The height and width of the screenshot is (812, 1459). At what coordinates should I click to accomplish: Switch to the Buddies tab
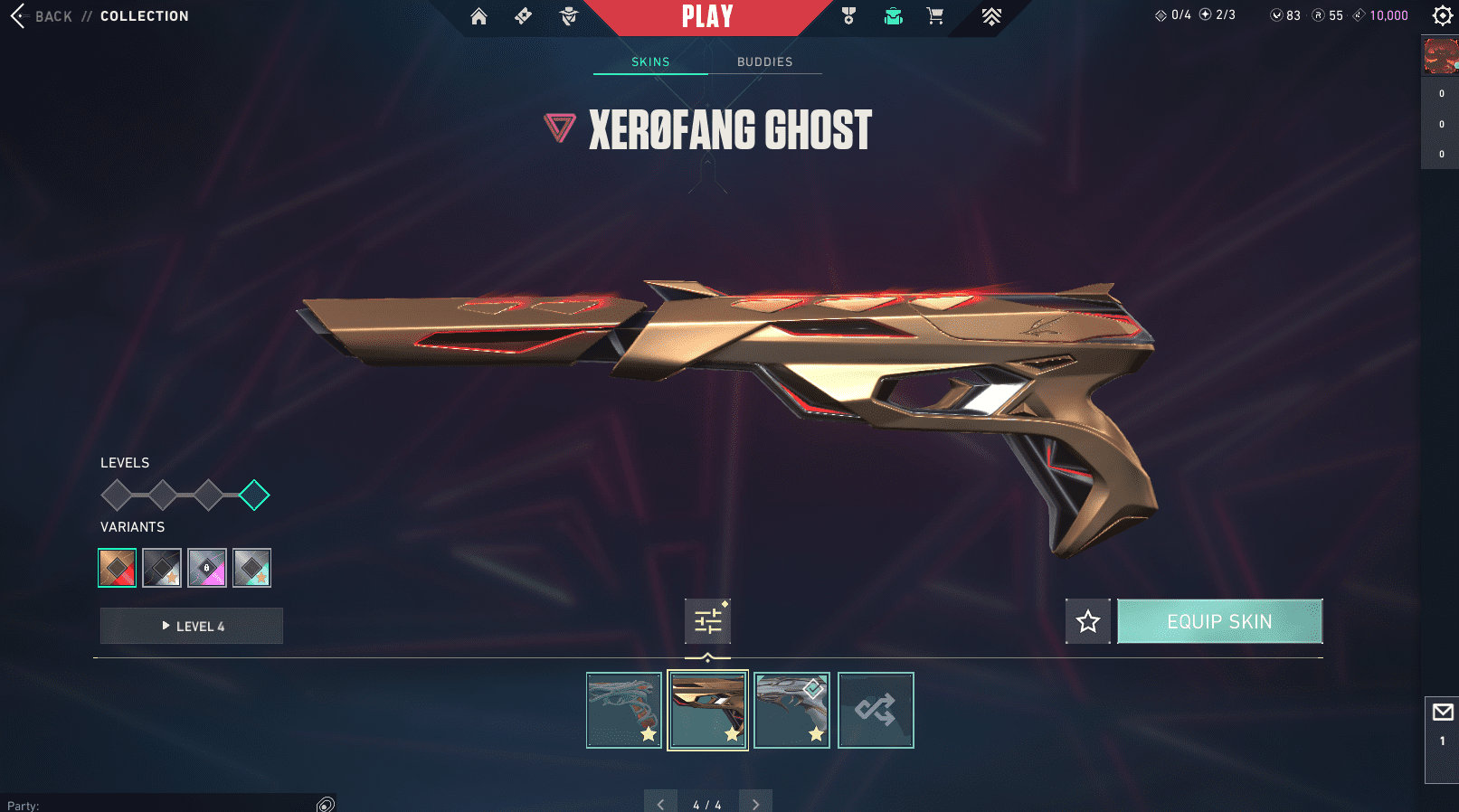pyautogui.click(x=764, y=61)
